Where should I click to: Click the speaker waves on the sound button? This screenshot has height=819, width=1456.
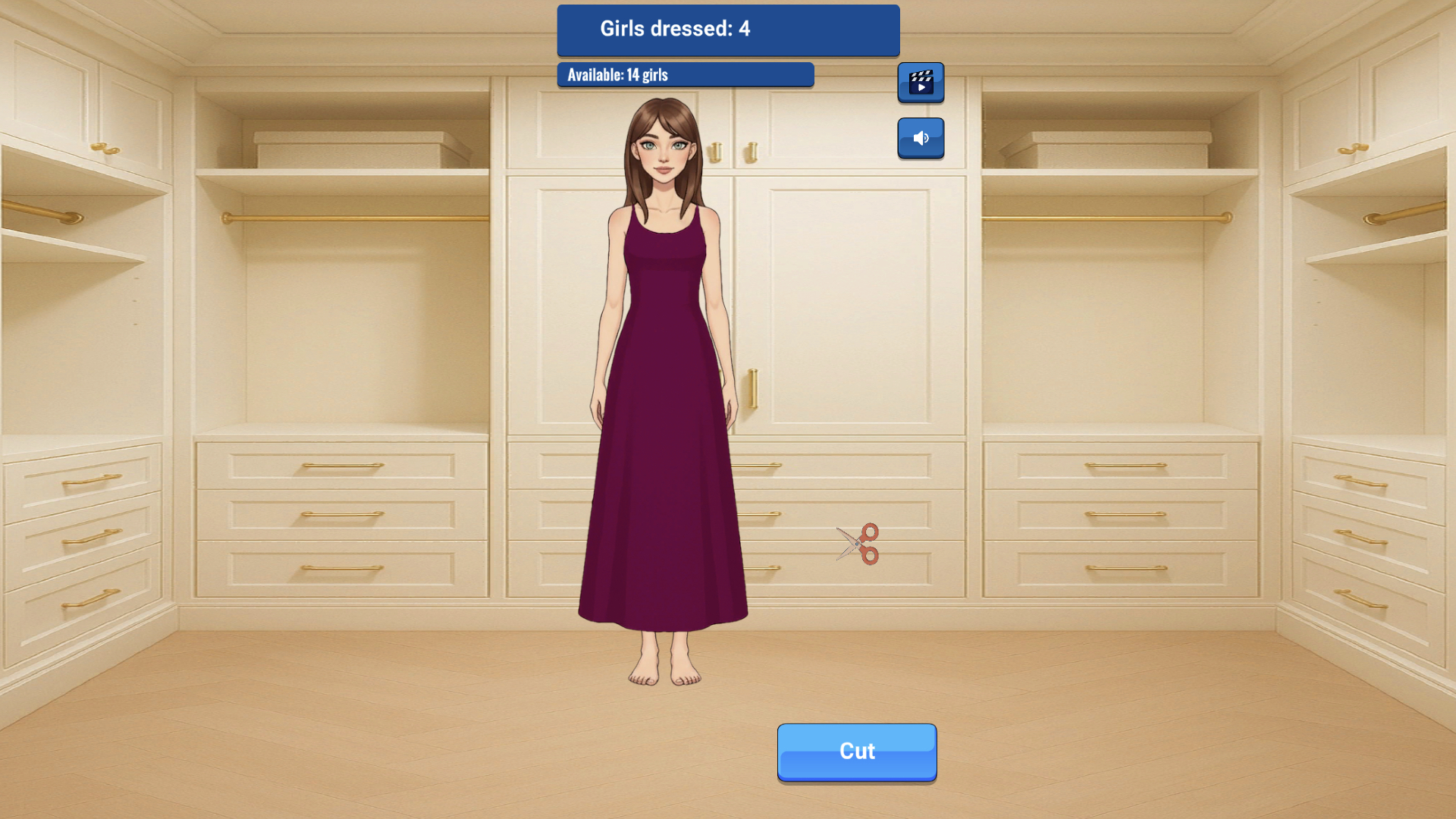click(925, 137)
